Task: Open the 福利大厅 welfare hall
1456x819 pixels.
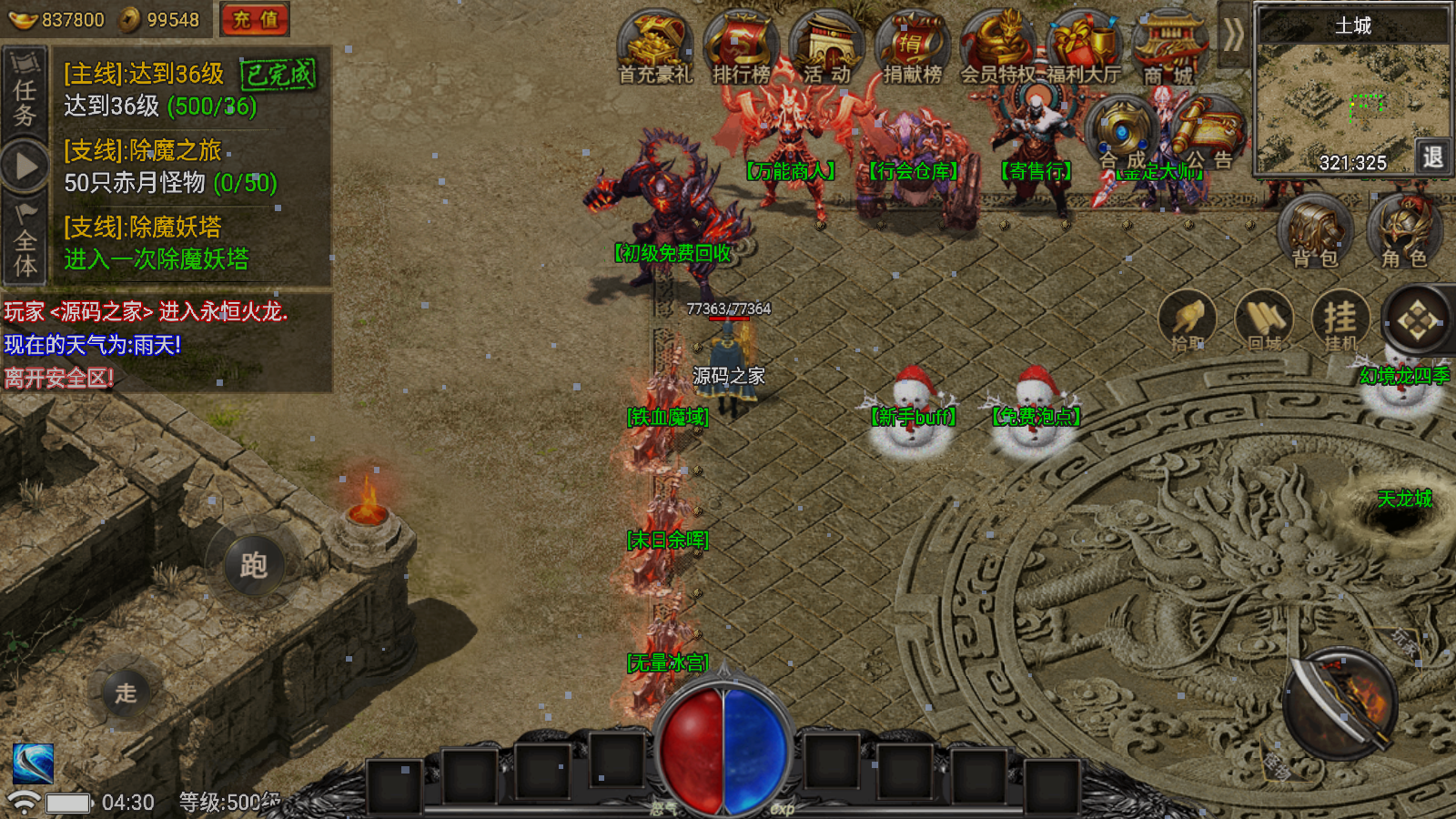Action: pyautogui.click(x=1083, y=47)
